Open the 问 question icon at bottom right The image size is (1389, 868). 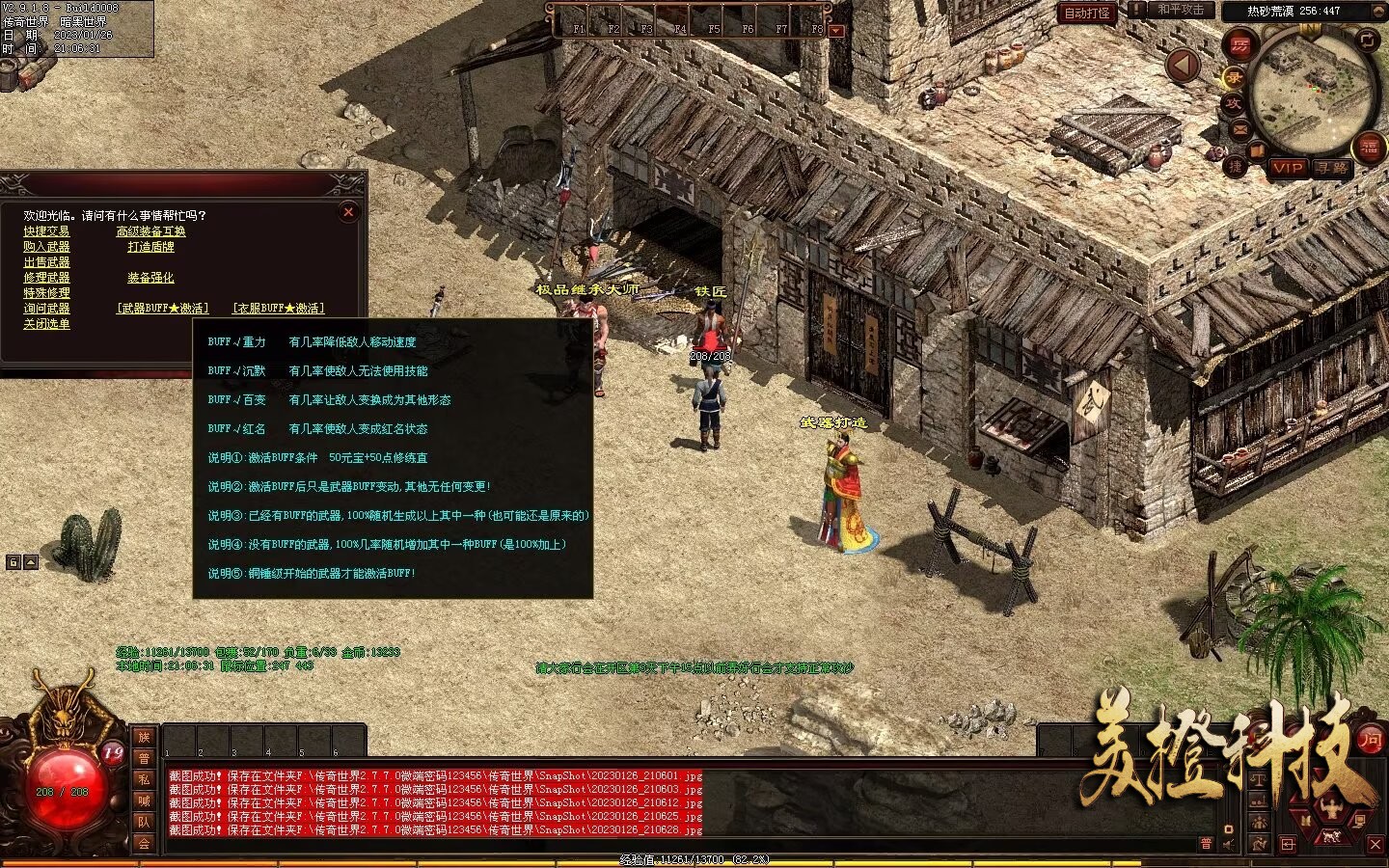tap(1371, 741)
